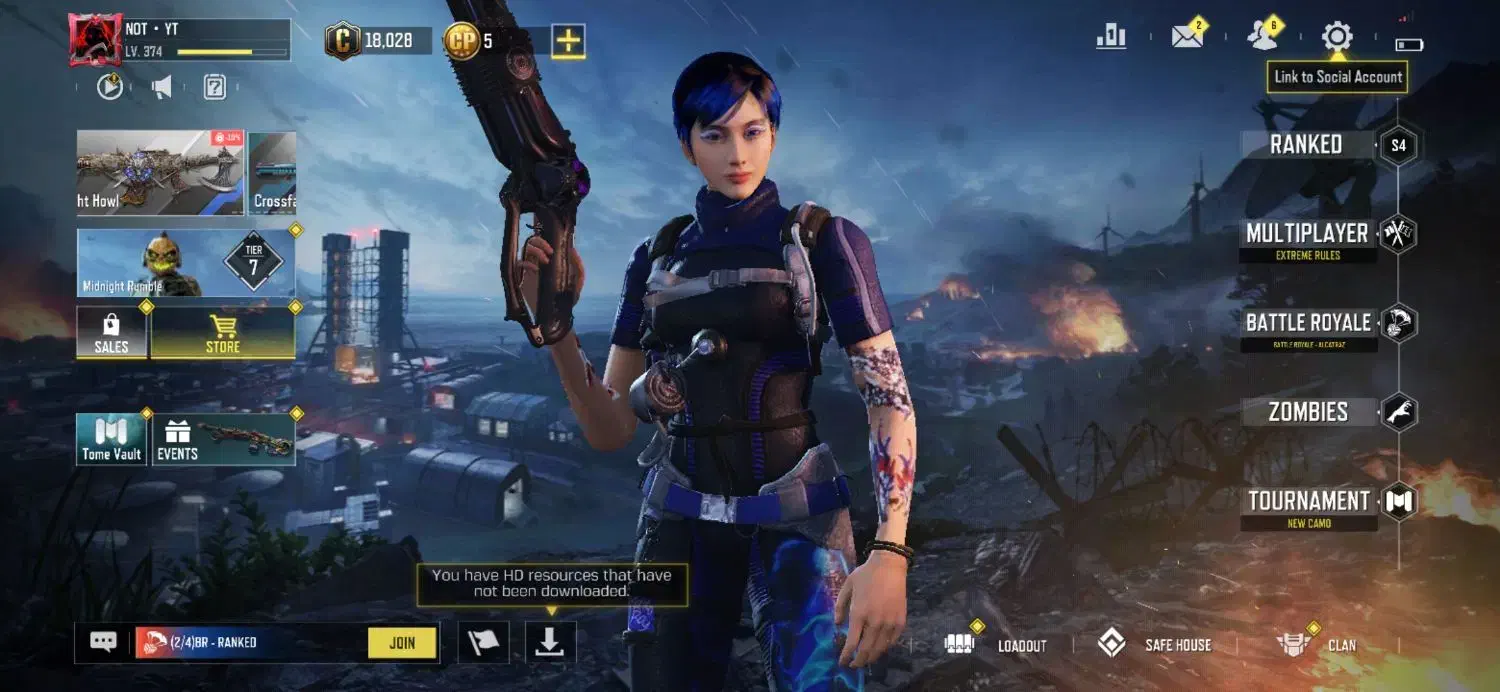1500x692 pixels.
Task: View the Events panel
Action: tap(222, 440)
